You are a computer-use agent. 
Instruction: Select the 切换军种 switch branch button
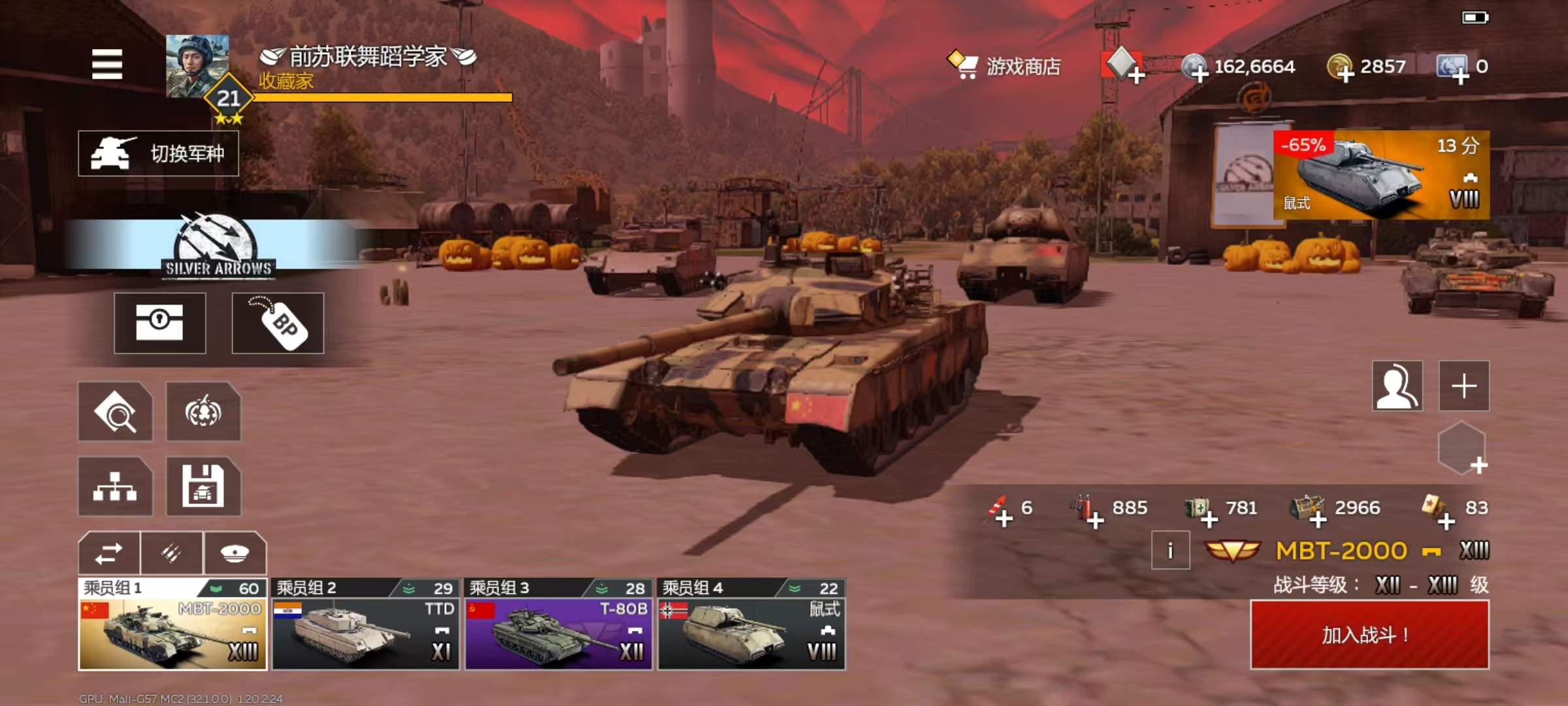point(159,154)
